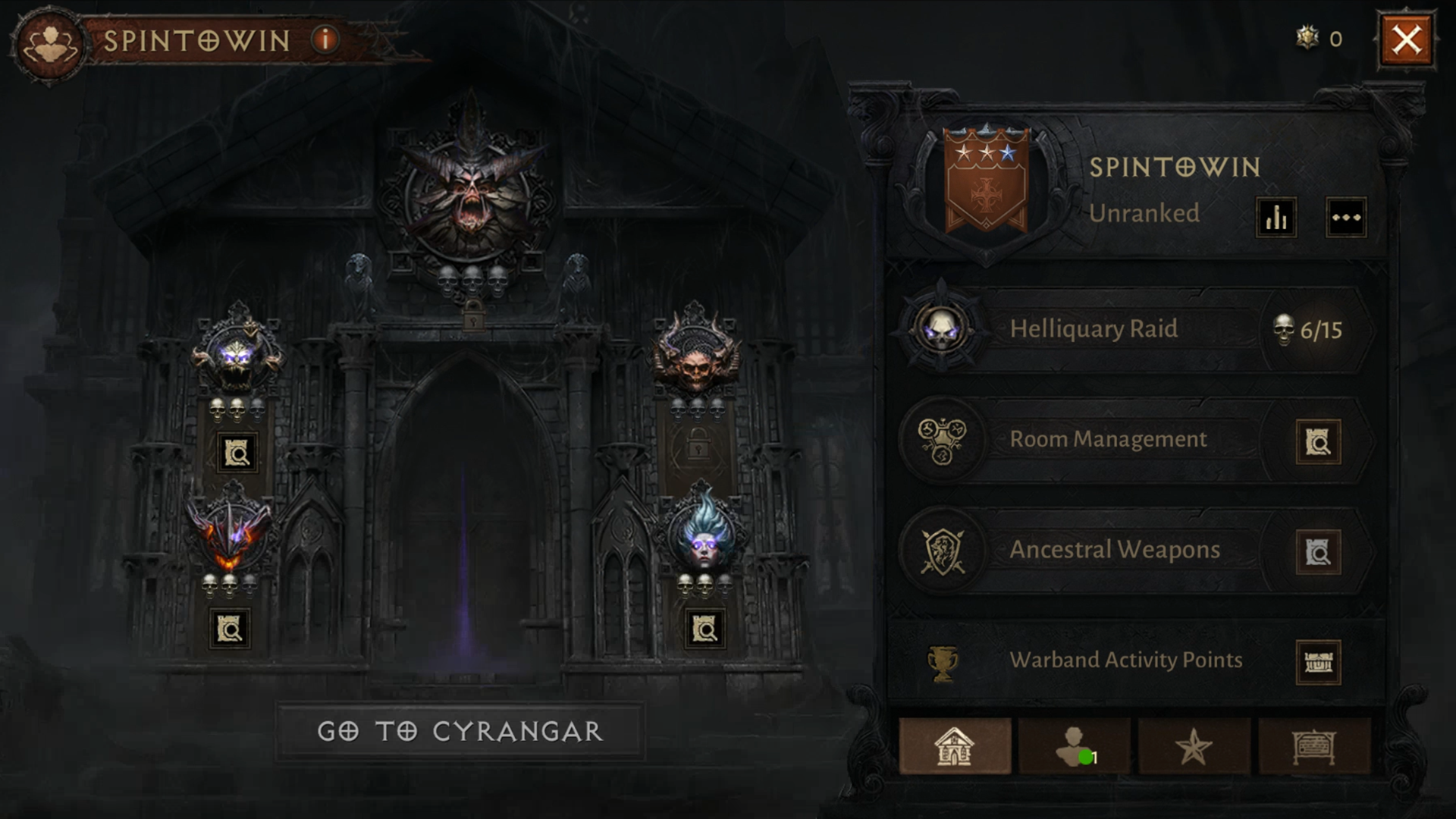Show warband ranking statistics chart
The width and height of the screenshot is (1456, 819).
[1276, 218]
